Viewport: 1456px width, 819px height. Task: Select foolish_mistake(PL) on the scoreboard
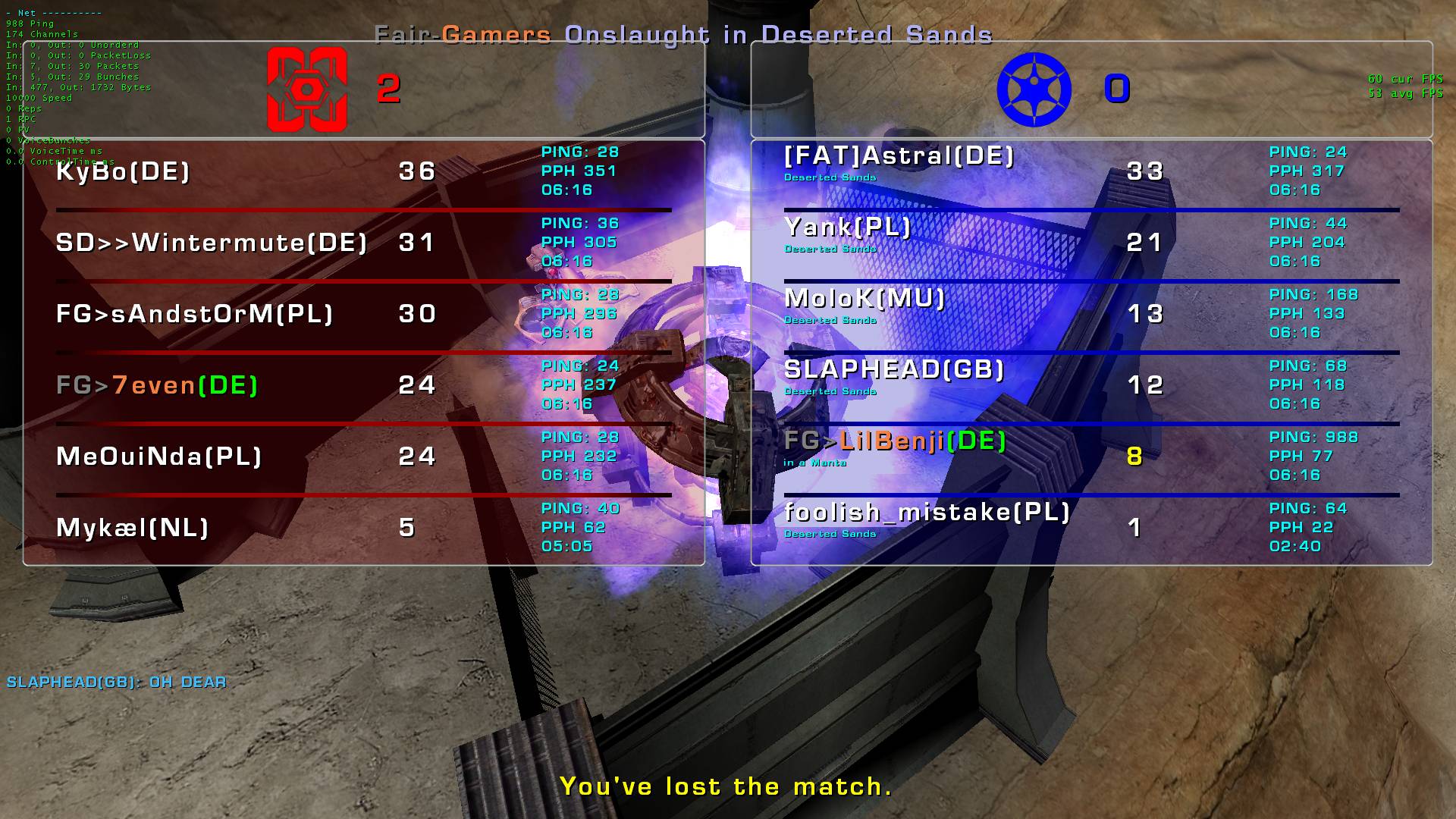coord(927,513)
